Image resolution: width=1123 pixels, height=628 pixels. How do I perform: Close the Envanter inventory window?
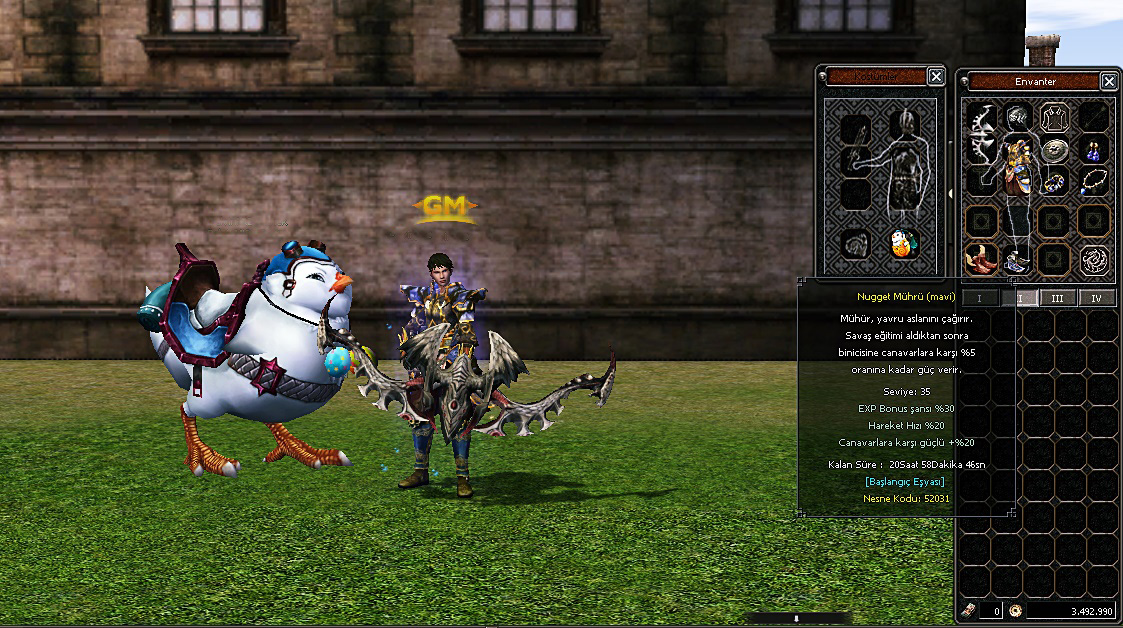(x=1108, y=81)
